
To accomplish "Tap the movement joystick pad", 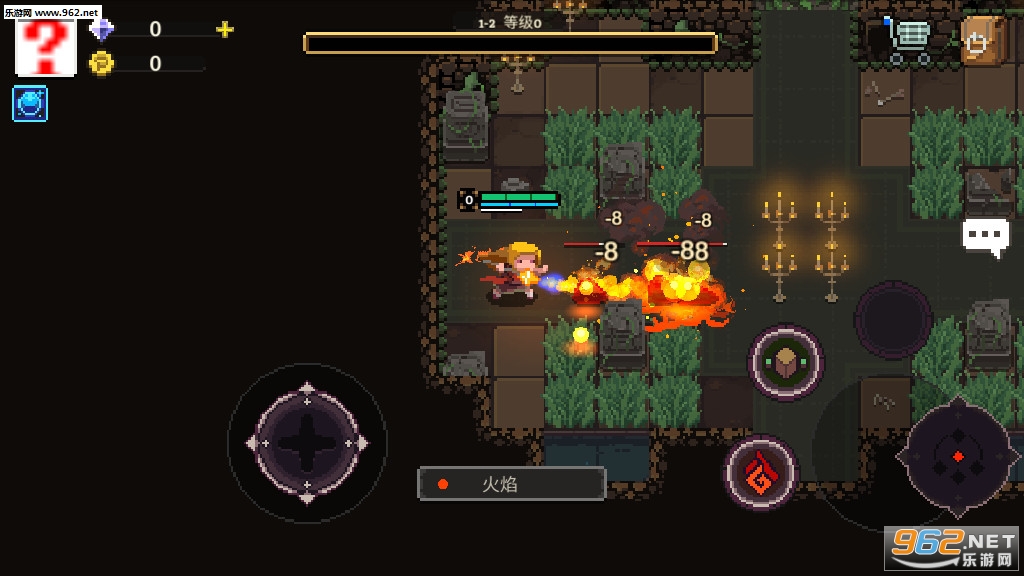I will 307,442.
